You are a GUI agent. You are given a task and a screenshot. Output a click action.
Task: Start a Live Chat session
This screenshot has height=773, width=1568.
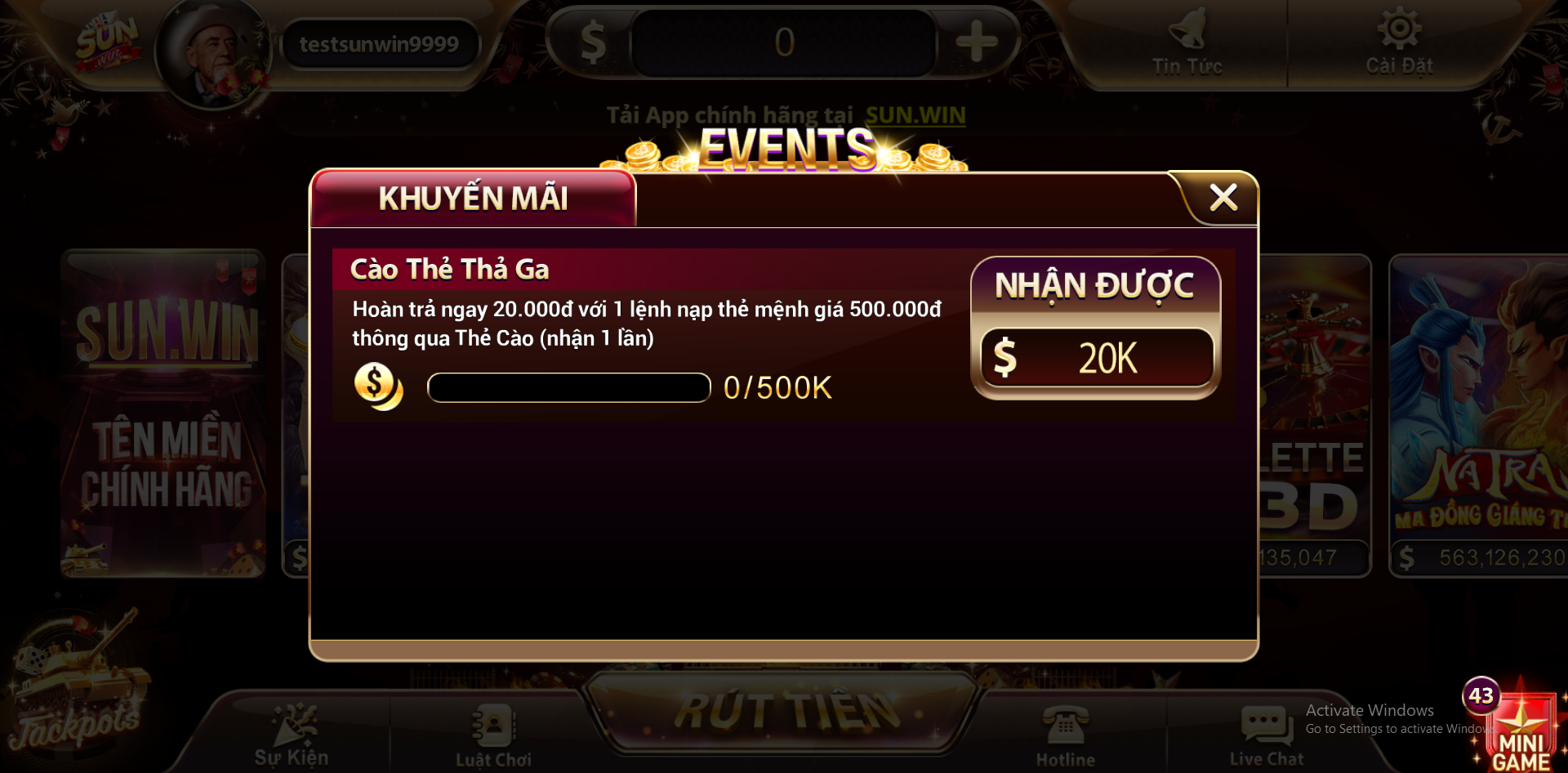click(1266, 735)
